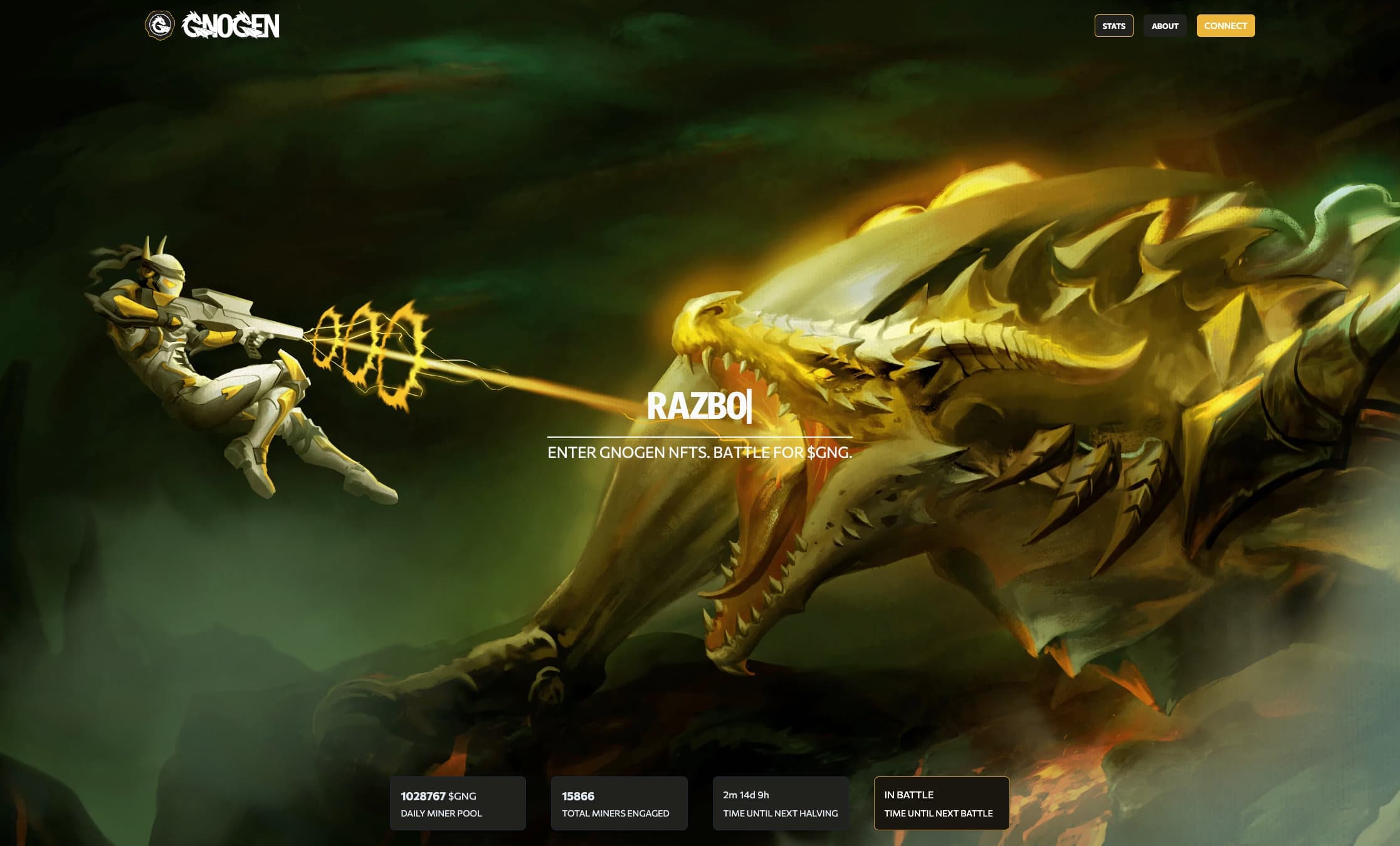The height and width of the screenshot is (846, 1400).
Task: Connect your wallet
Action: click(x=1225, y=26)
